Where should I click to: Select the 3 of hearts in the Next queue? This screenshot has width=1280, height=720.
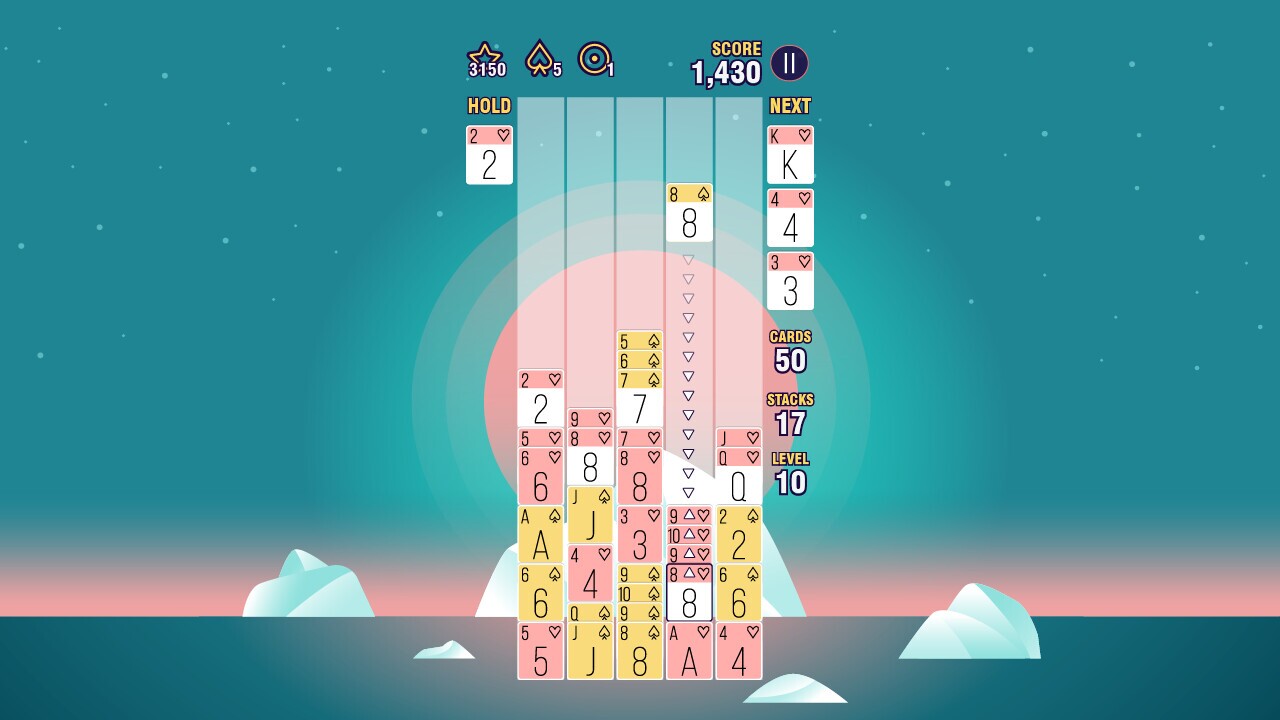click(790, 281)
